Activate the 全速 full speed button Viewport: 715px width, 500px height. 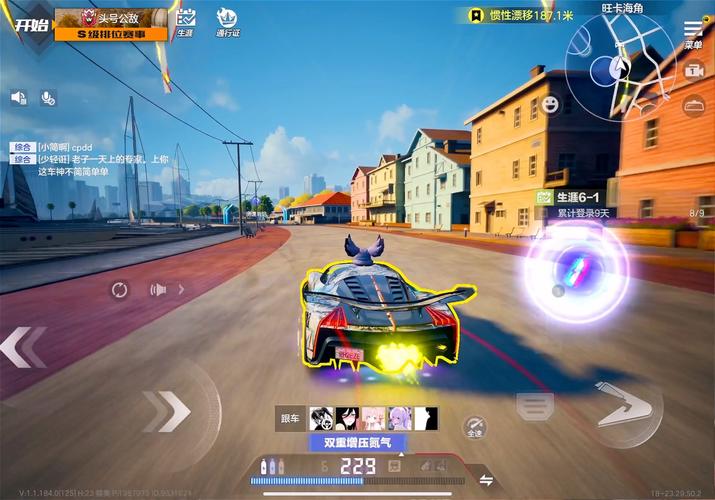coord(475,426)
